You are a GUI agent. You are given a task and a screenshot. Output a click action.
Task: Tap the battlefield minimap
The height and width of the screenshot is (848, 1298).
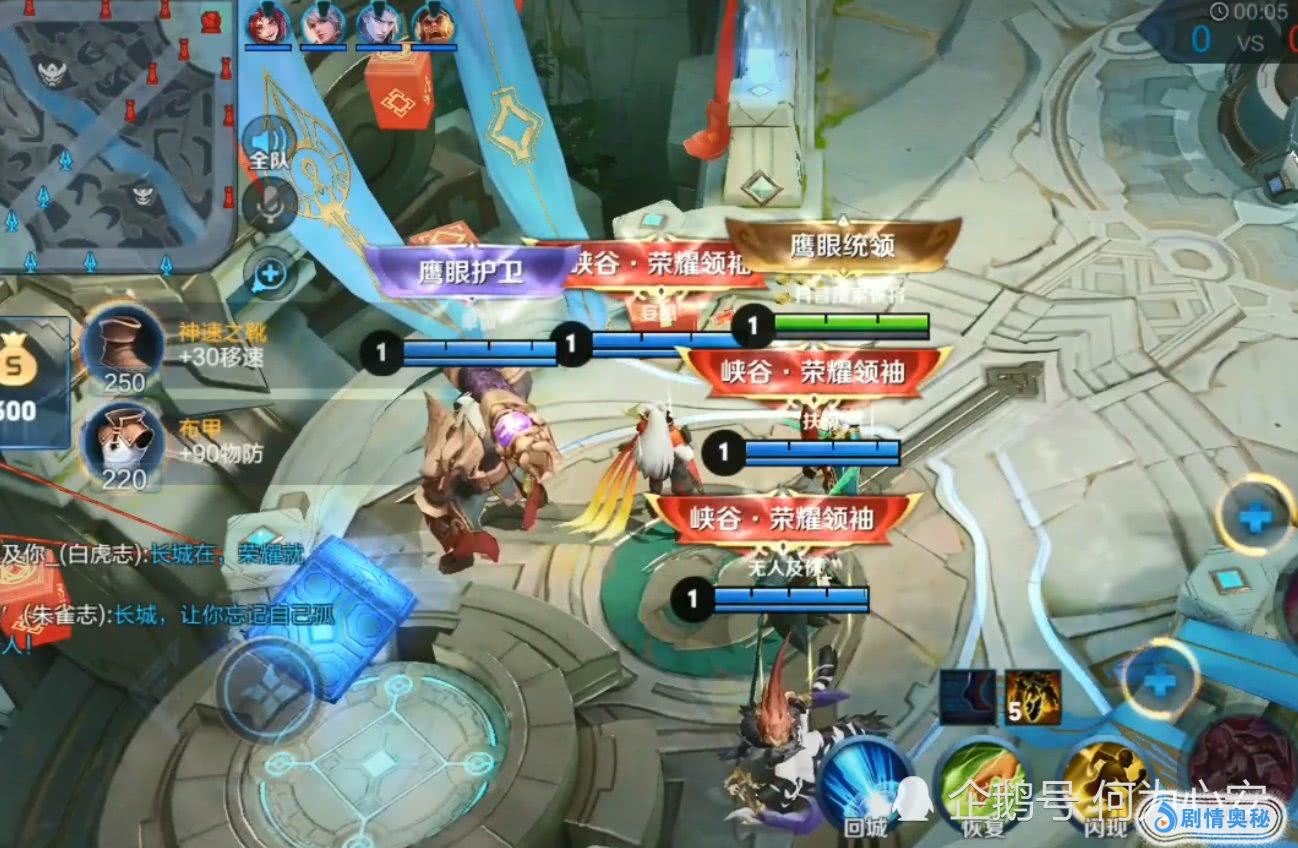coord(115,135)
